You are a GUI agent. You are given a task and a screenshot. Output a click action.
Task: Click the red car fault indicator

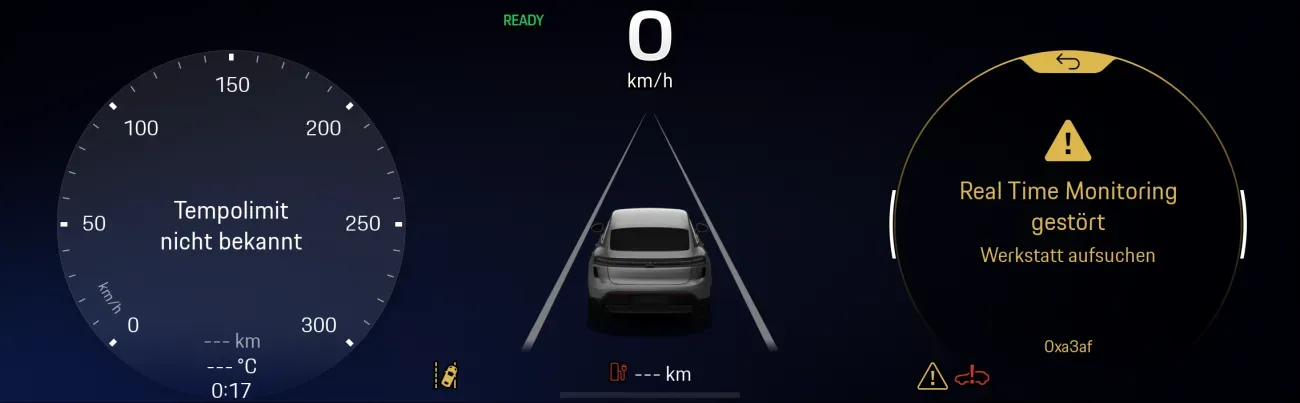coord(971,376)
